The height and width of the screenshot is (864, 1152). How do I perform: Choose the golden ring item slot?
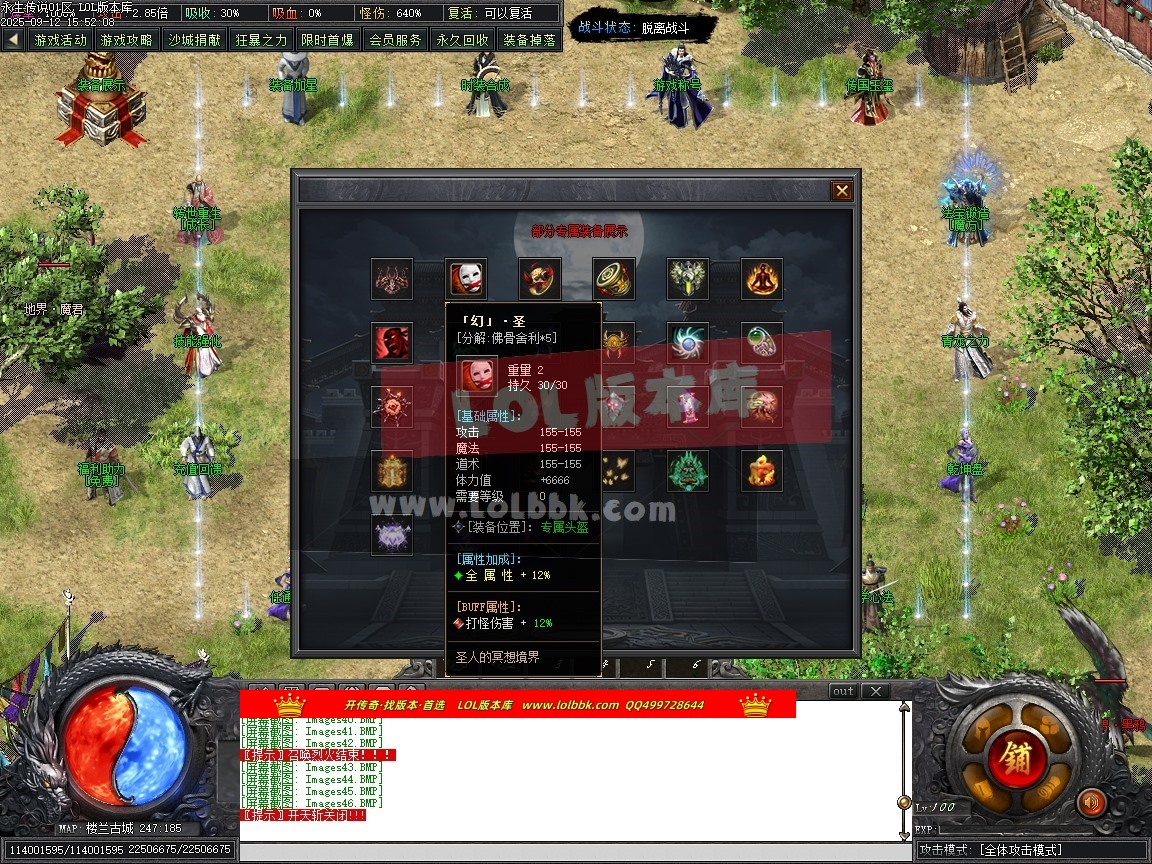(x=613, y=279)
